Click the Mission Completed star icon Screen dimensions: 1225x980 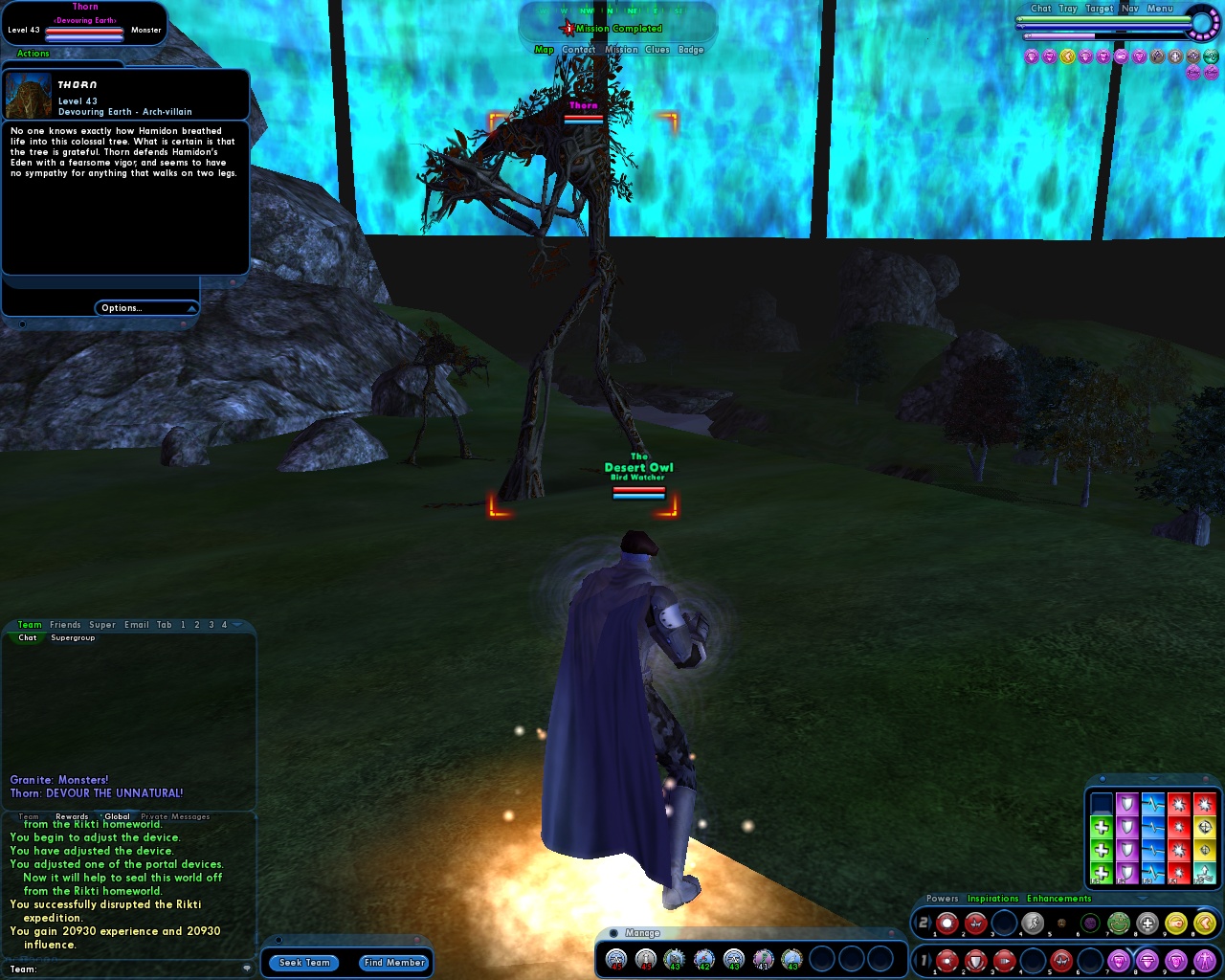click(x=568, y=28)
